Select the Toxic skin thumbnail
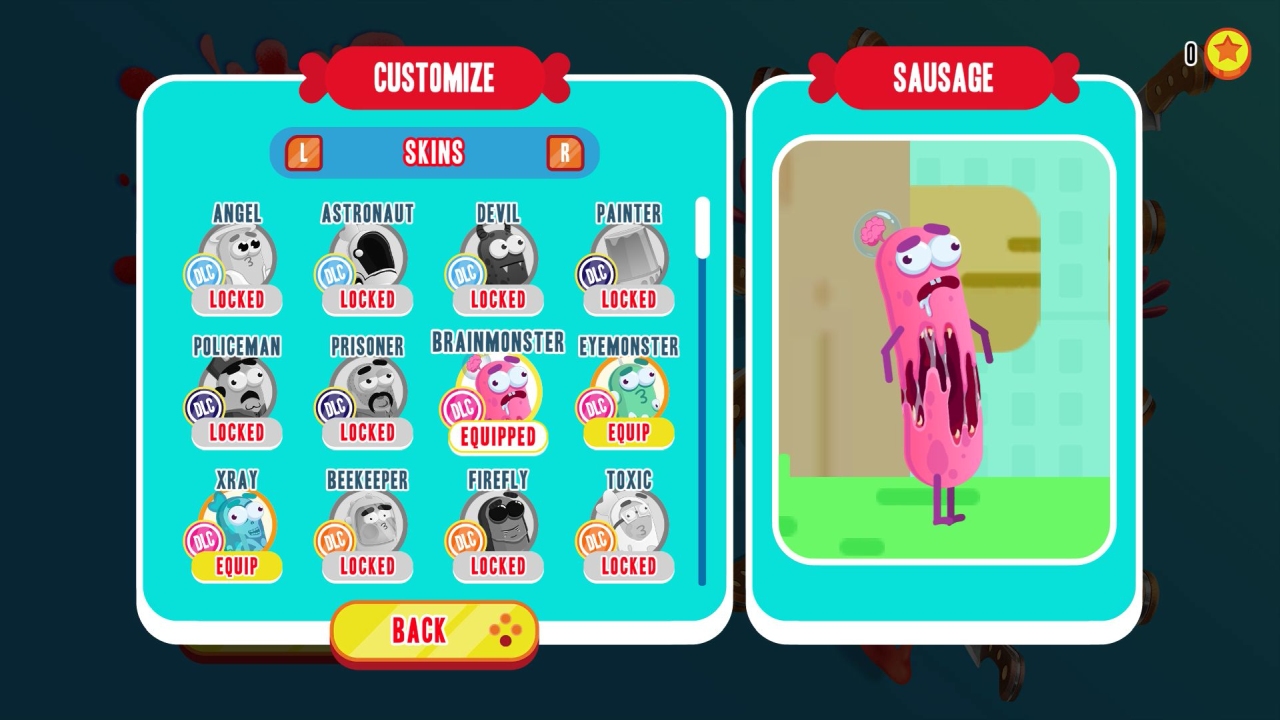 [x=627, y=521]
